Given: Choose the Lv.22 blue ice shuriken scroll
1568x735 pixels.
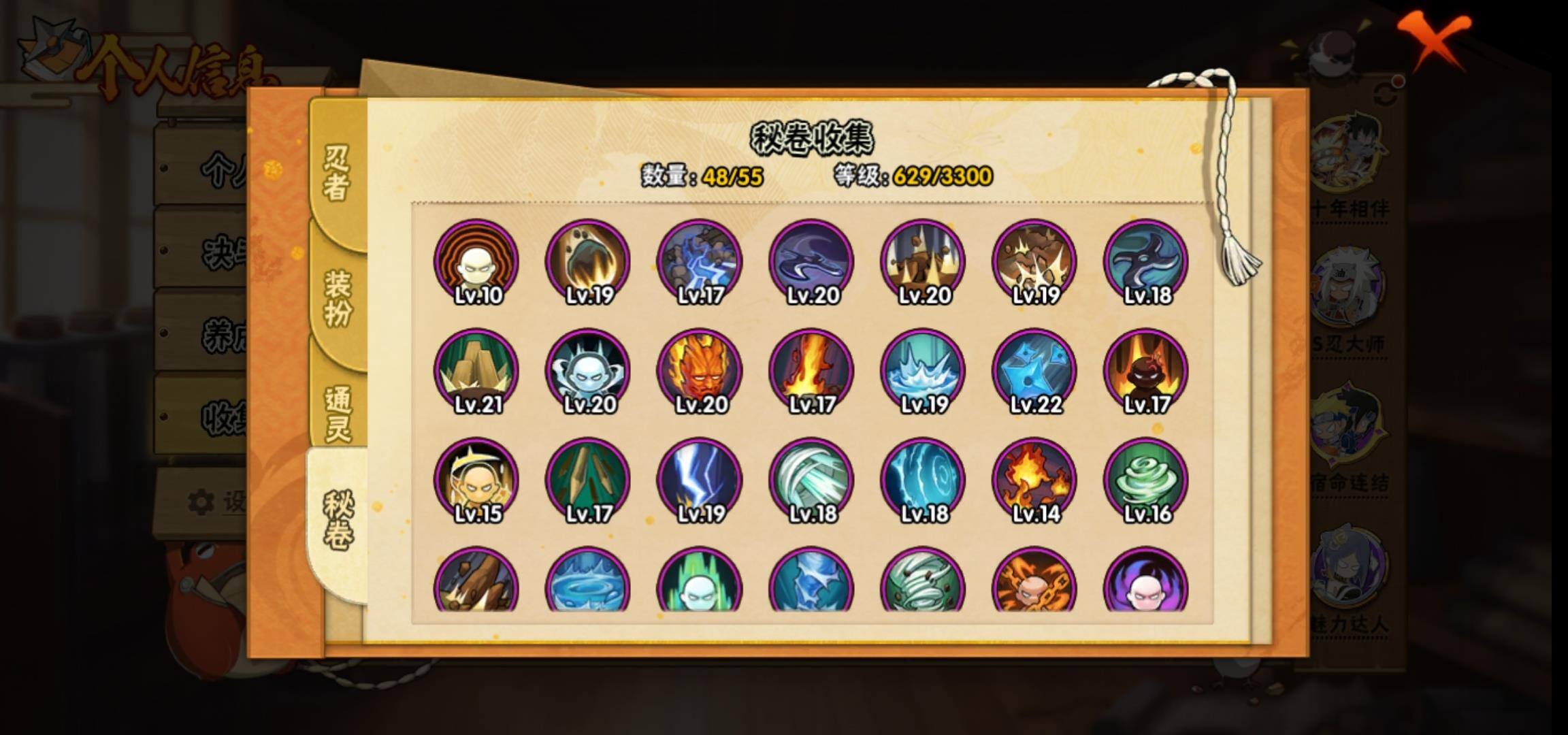Looking at the screenshot, I should click(1034, 372).
